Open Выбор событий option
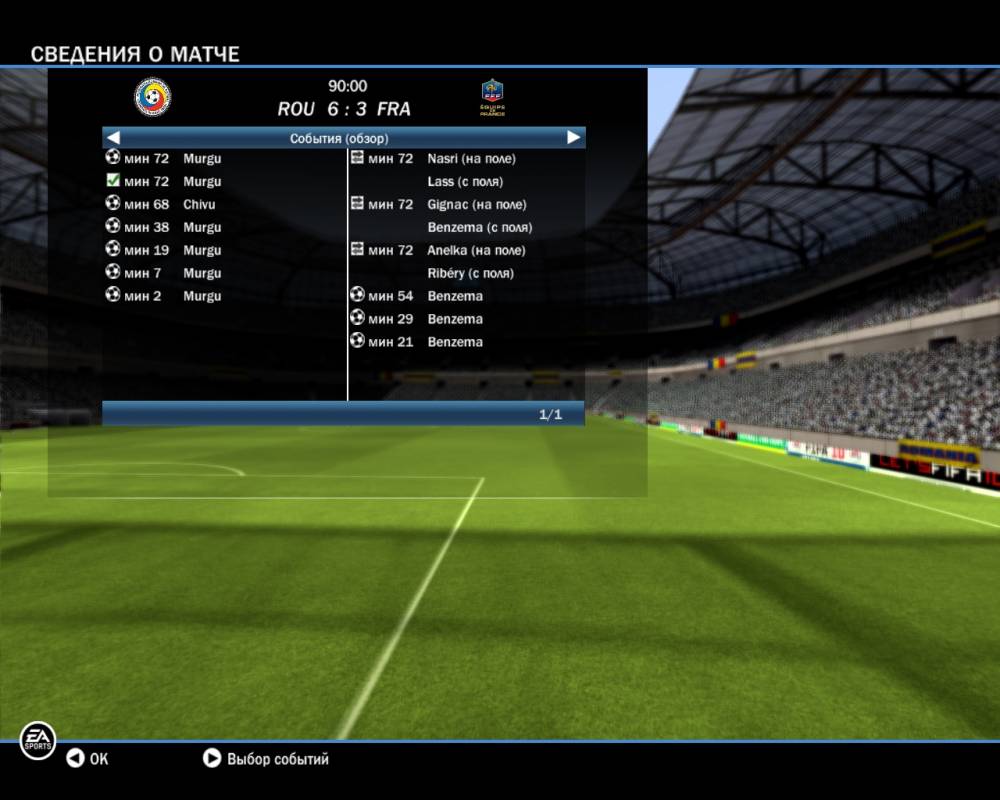Image resolution: width=1000 pixels, height=800 pixels. (266, 759)
